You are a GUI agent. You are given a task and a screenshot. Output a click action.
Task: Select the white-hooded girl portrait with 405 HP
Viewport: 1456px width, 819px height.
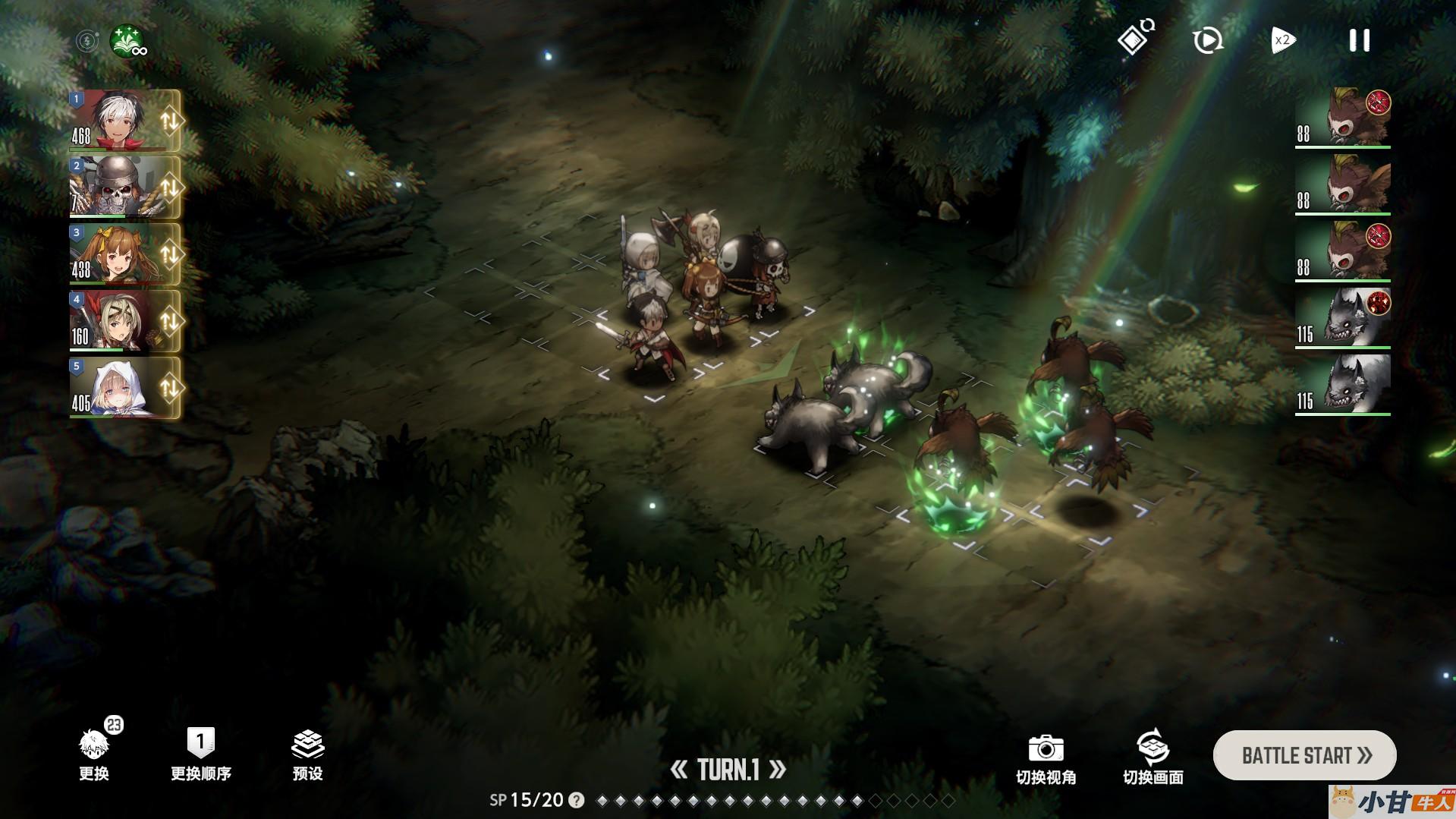pyautogui.click(x=118, y=387)
